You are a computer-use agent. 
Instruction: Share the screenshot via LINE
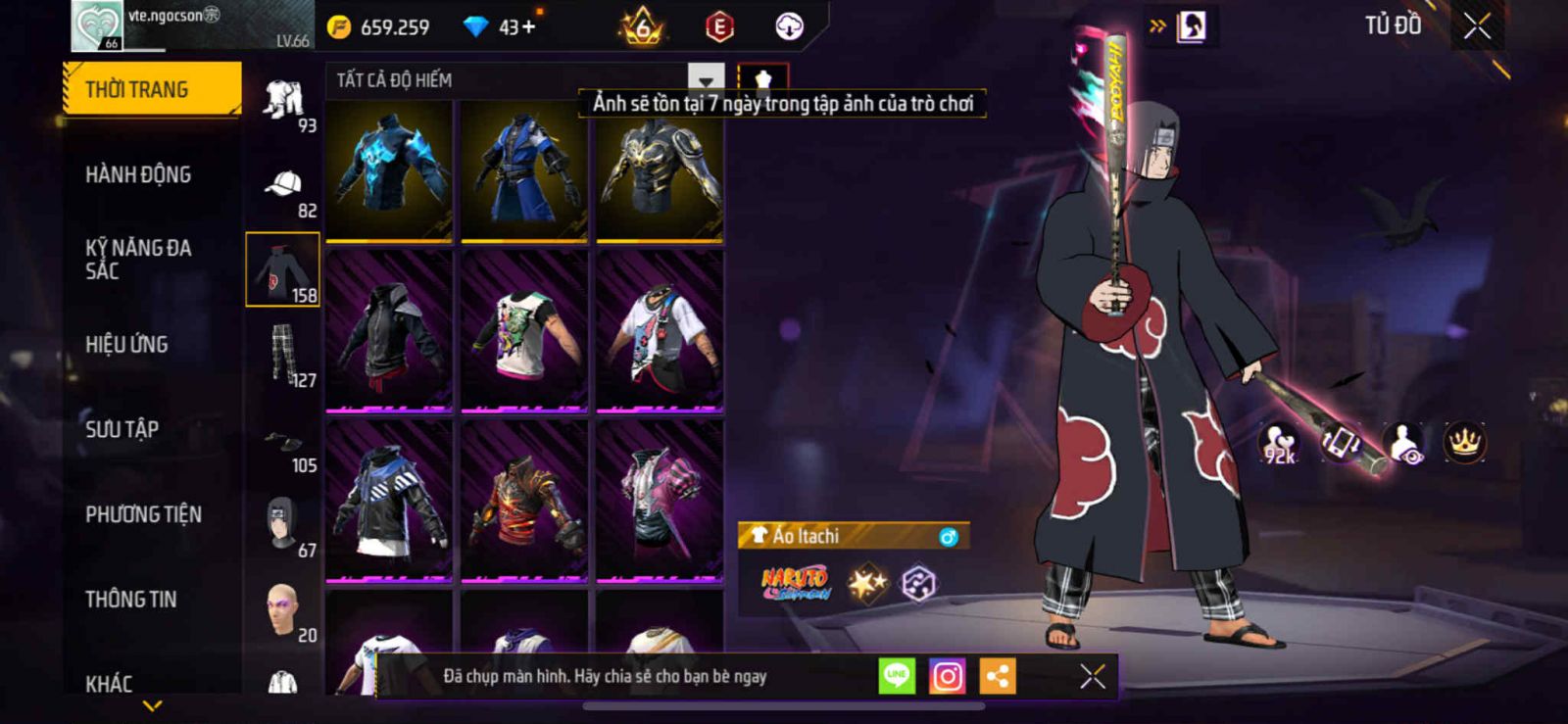896,676
